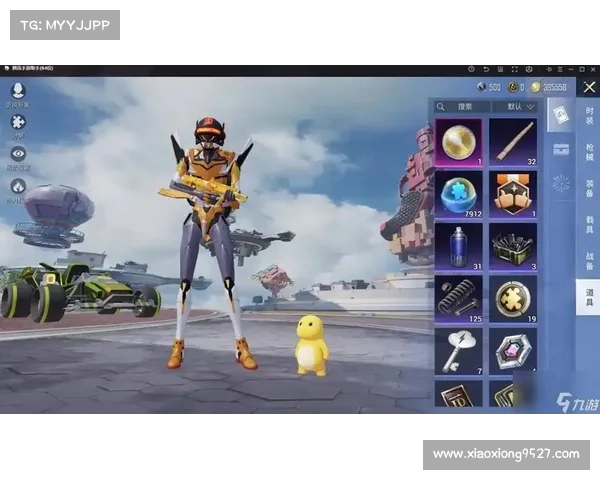Open the puzzle piece icon on left sidebar
This screenshot has height=480, width=600.
pyautogui.click(x=18, y=122)
